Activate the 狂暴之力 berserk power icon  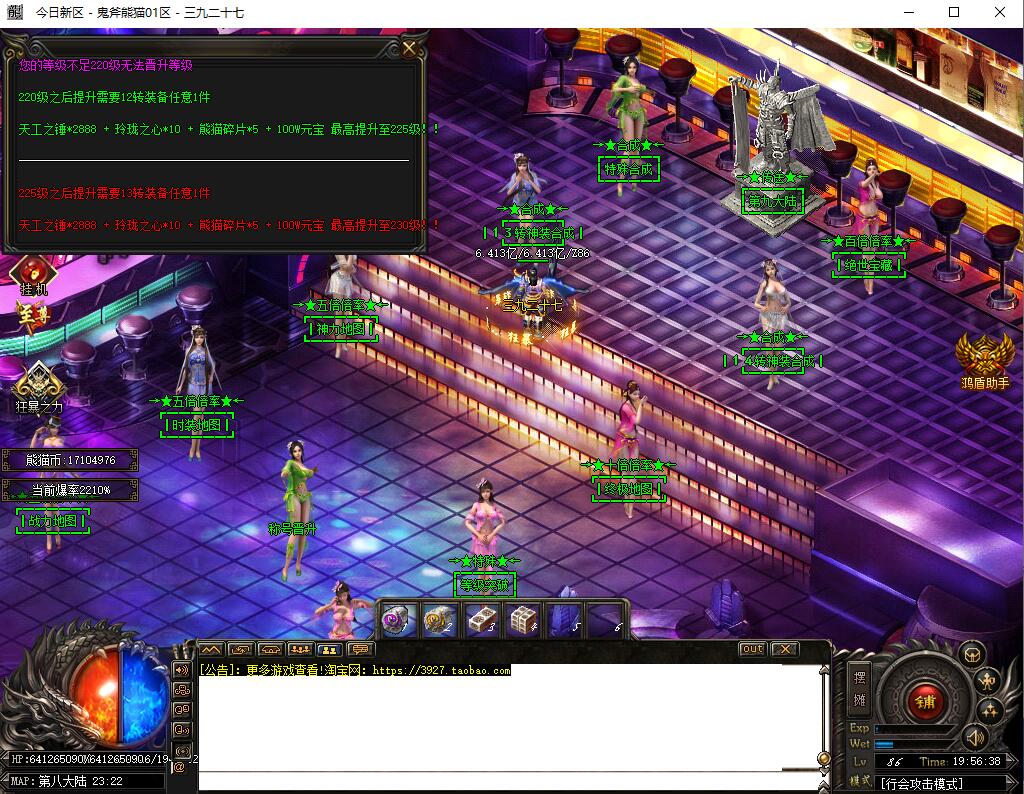coord(38,381)
